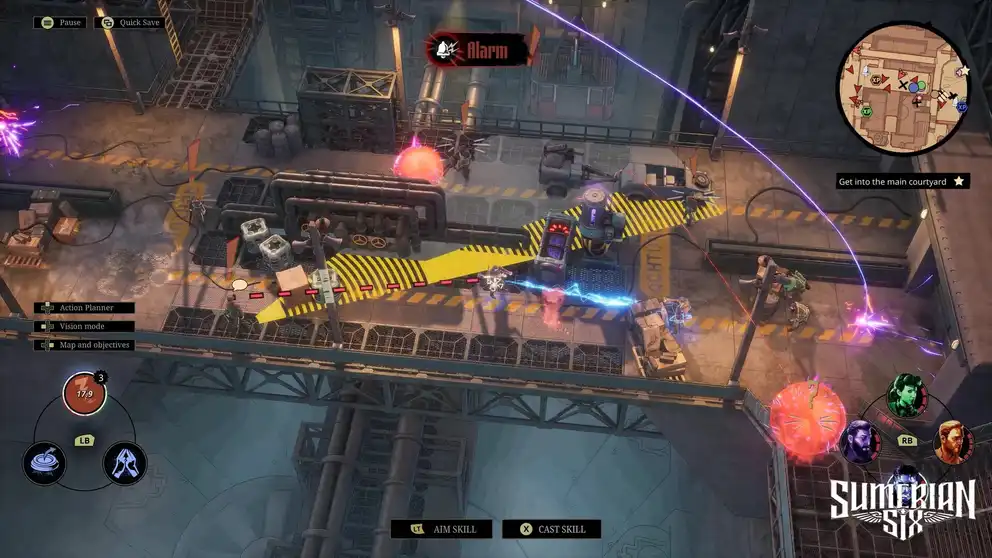Open the circular minimap
This screenshot has width=992, height=558.
903,87
